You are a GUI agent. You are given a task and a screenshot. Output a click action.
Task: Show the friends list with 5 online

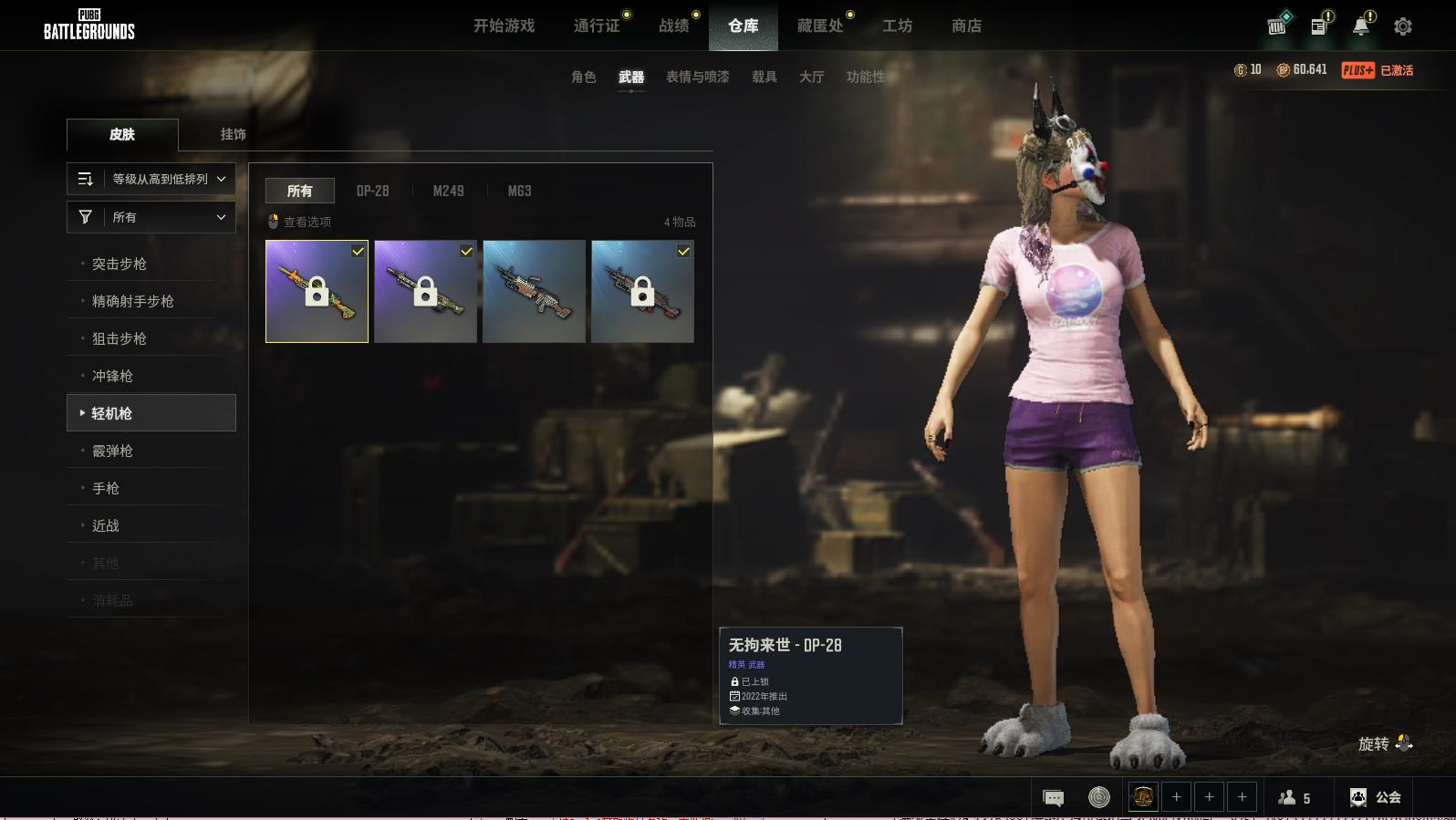[1295, 798]
